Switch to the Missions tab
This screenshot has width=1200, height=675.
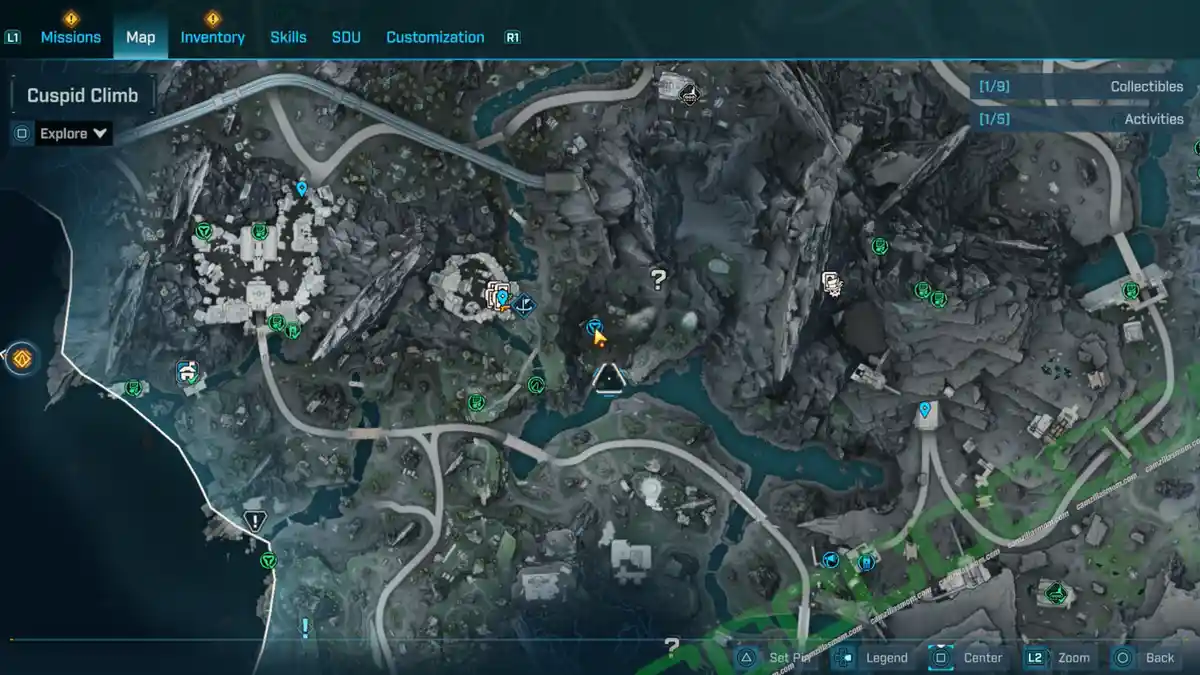(70, 37)
